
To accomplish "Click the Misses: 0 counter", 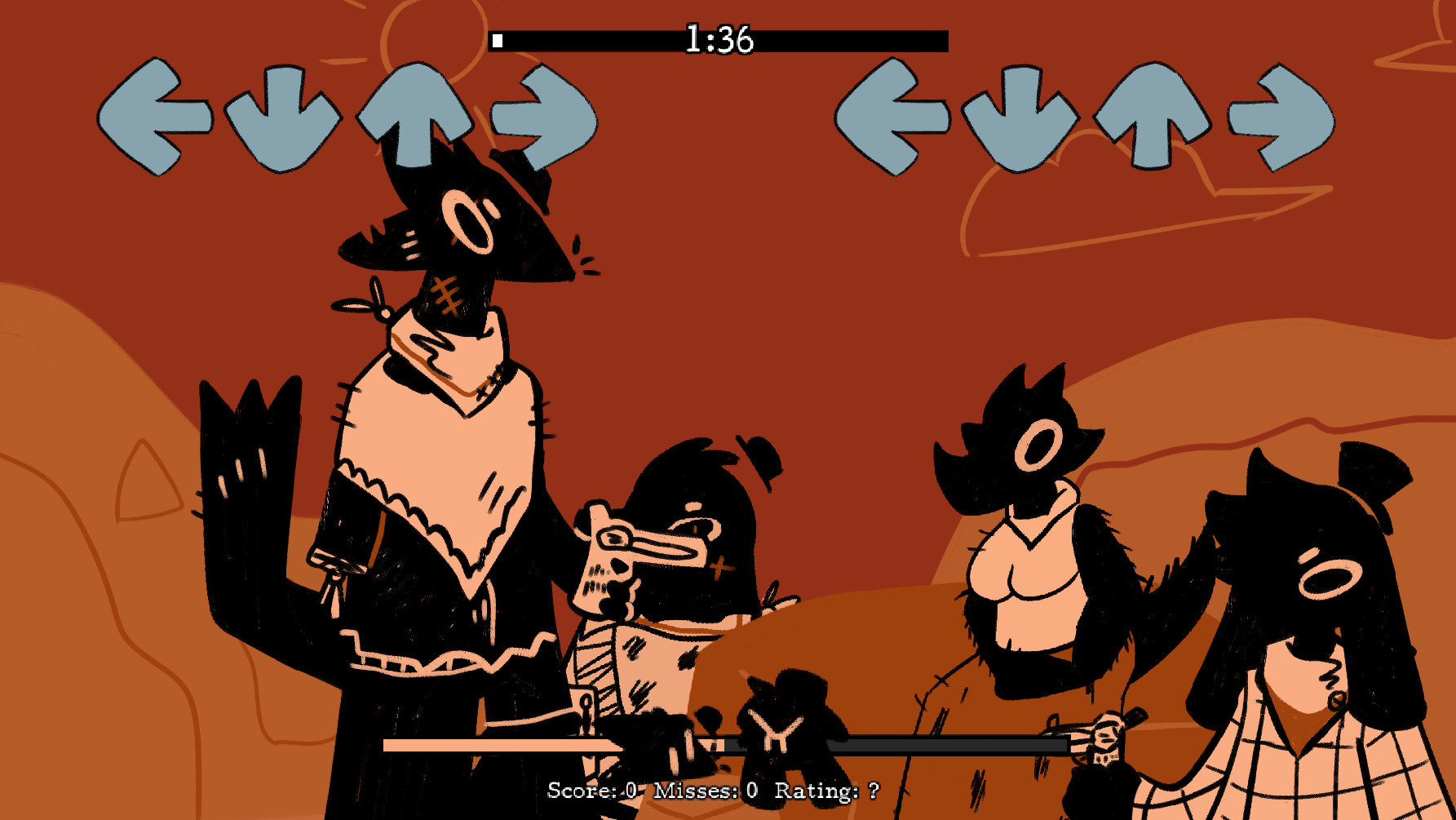I will (706, 790).
